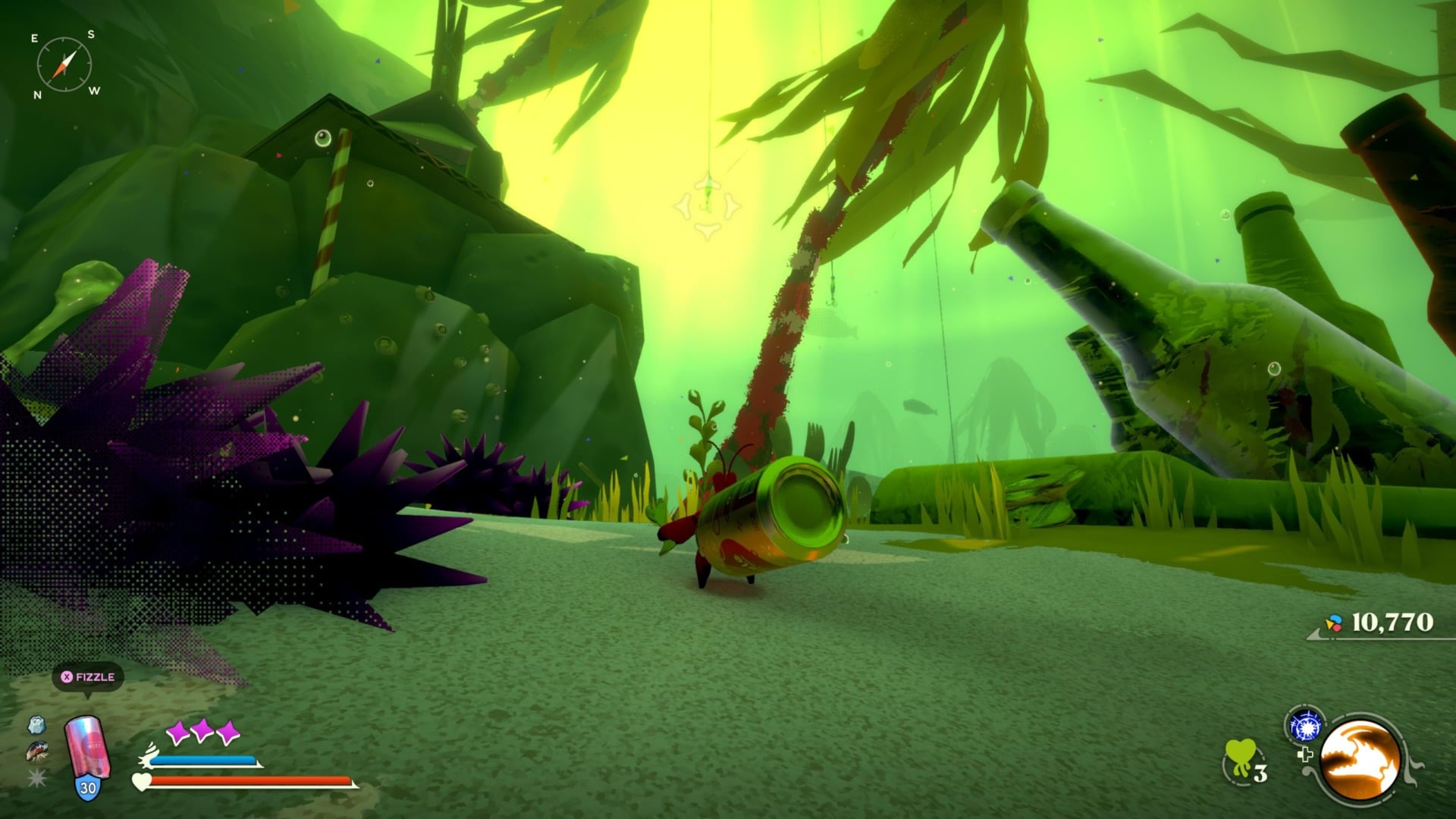Click the middle pink magic star

coord(203,731)
